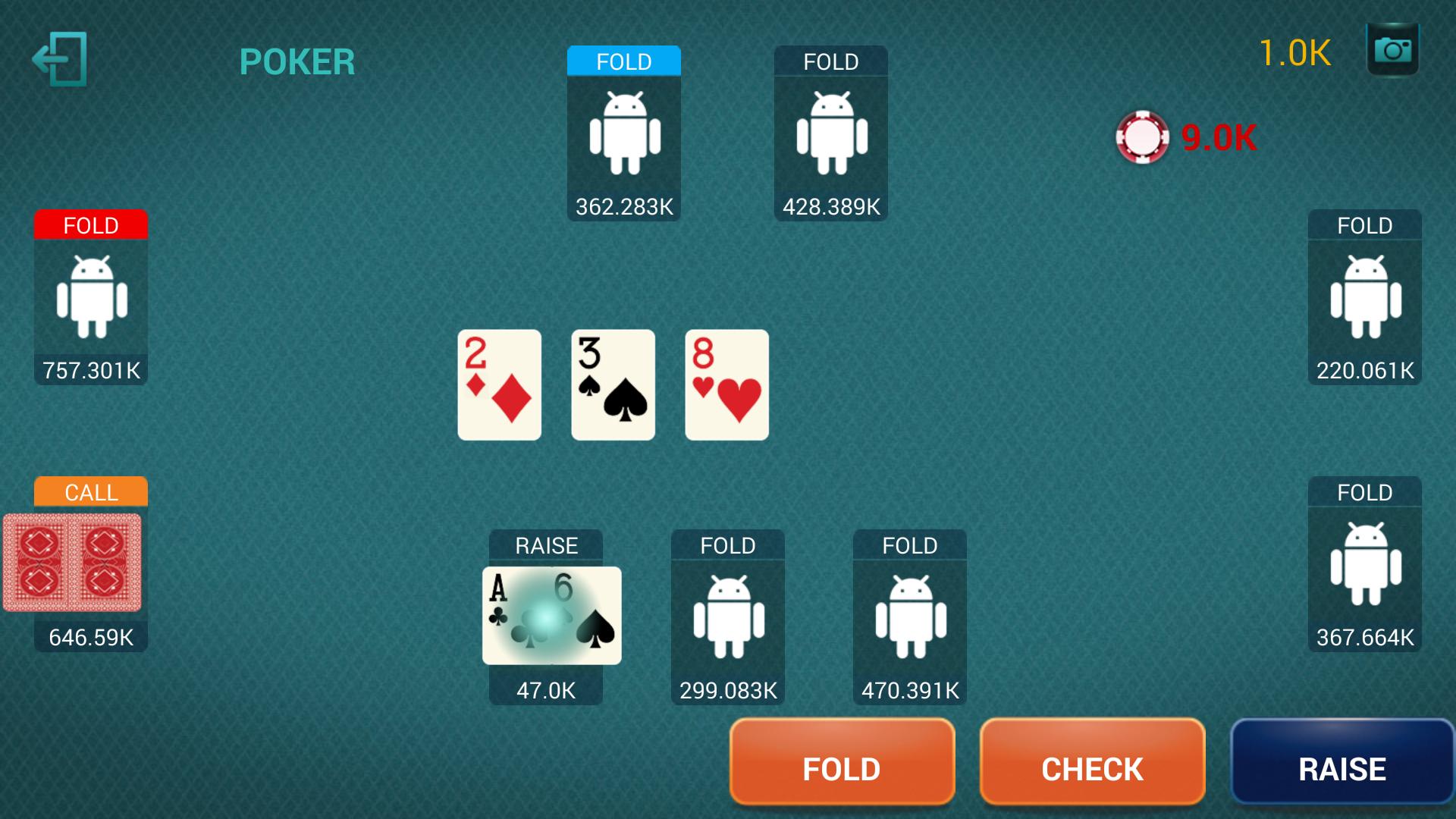Click the android avatar with 470.391K stack
The width and height of the screenshot is (1456, 819).
point(908,618)
